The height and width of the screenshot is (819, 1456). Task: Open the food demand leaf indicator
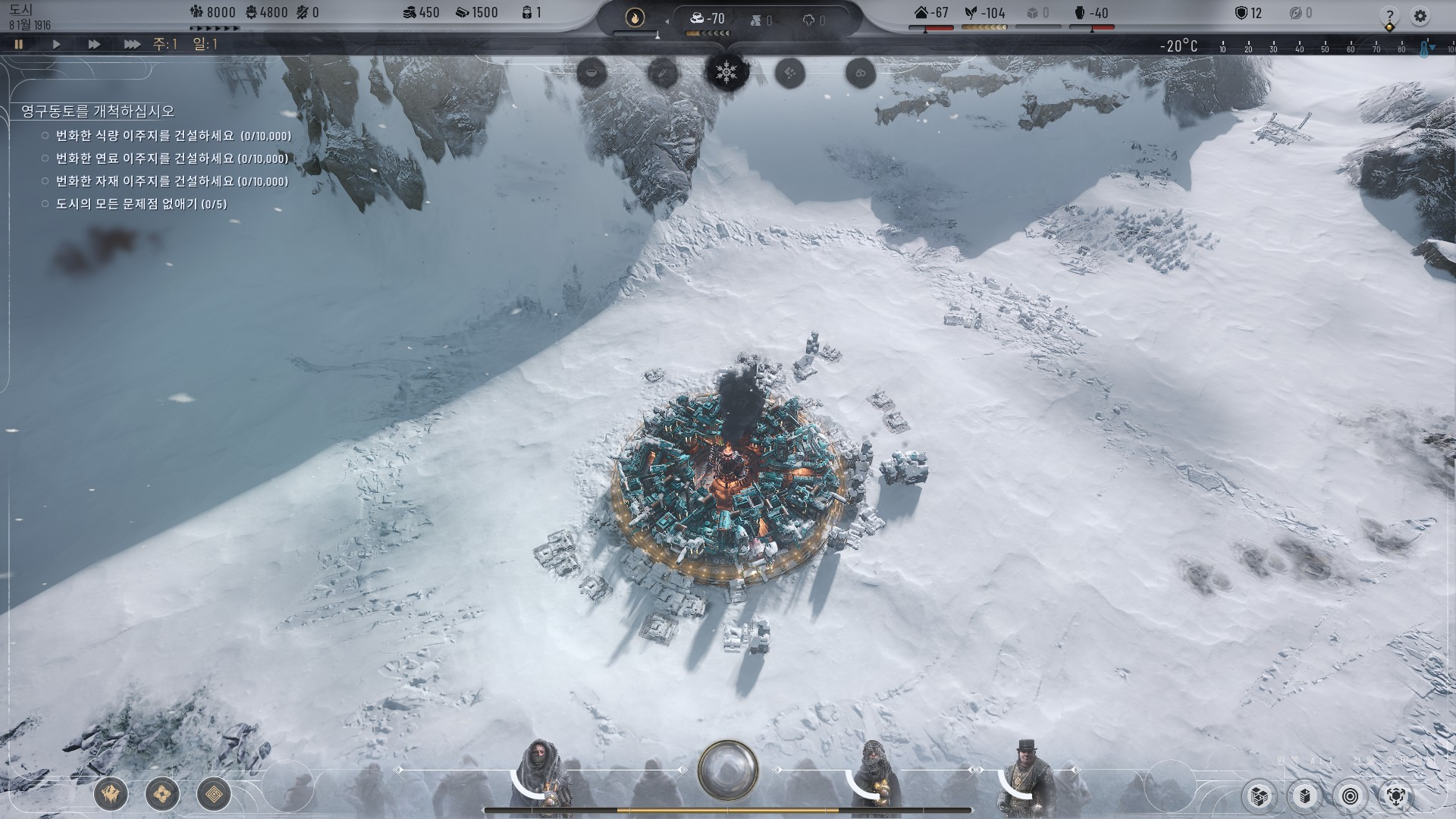[984, 13]
